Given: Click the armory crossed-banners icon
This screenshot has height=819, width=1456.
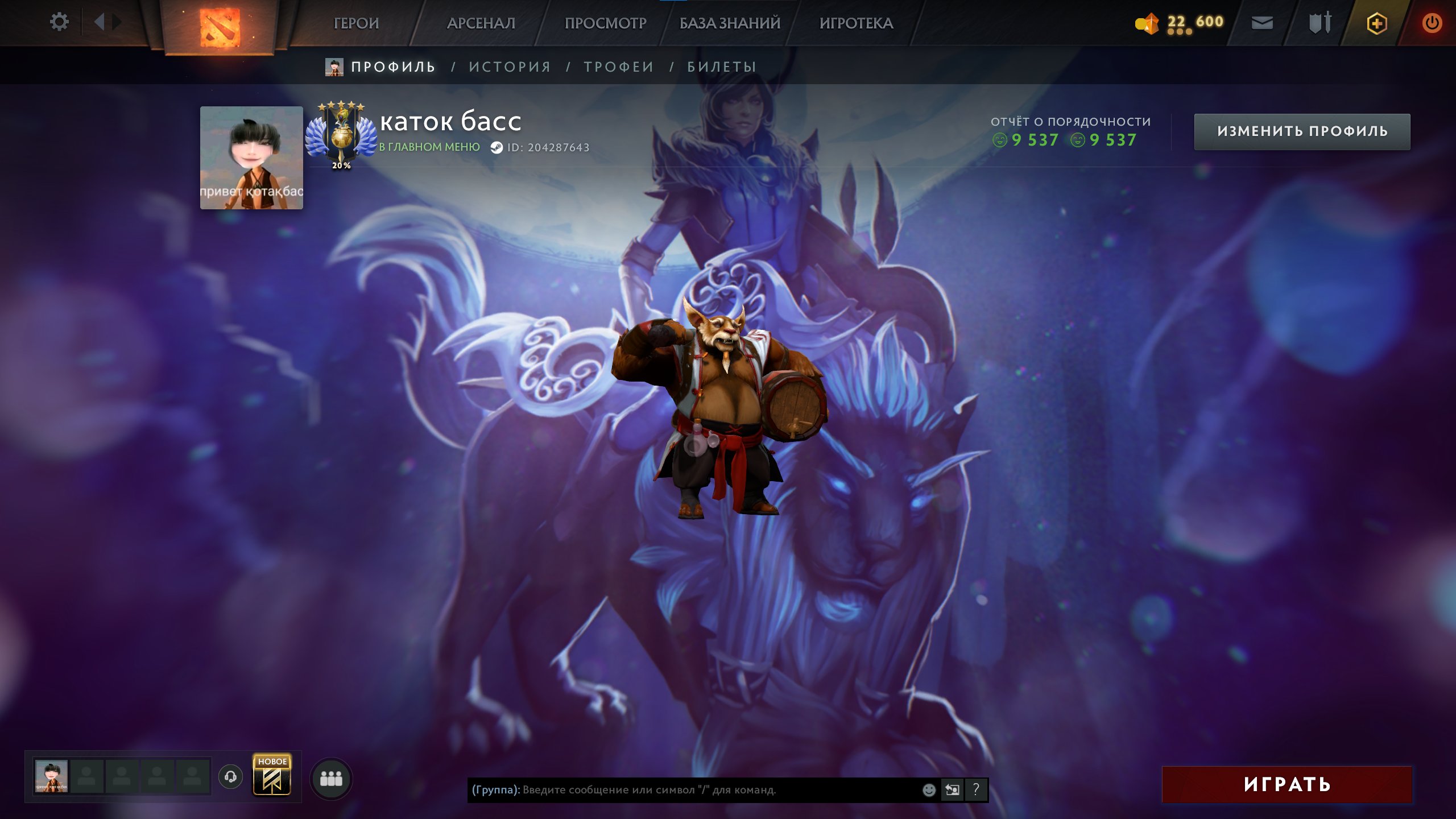Looking at the screenshot, I should [1319, 24].
